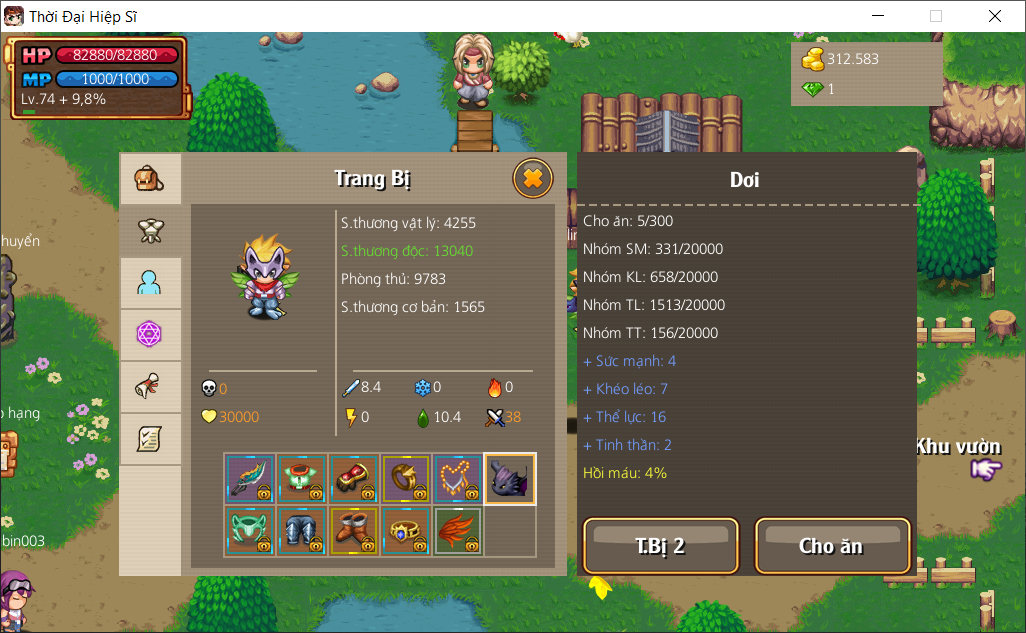This screenshot has width=1026, height=633.
Task: Pick the brown leather boots slot
Action: (354, 531)
